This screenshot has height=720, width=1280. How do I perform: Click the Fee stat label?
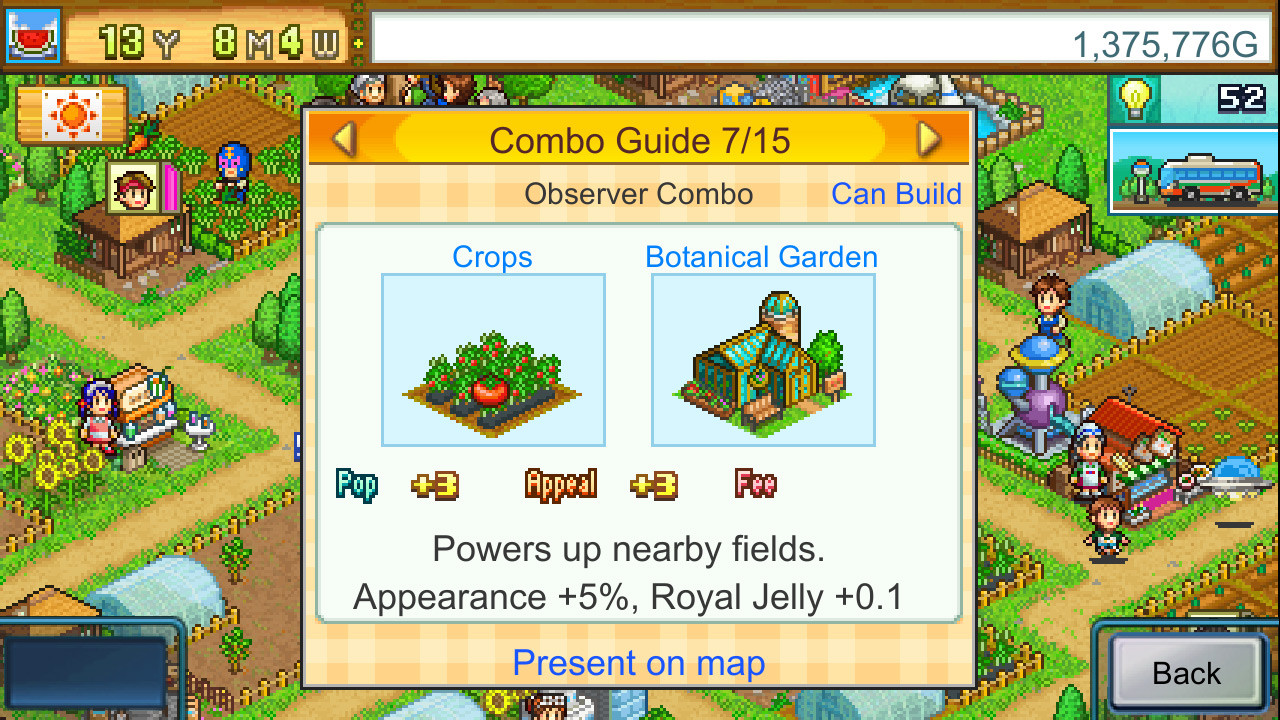point(754,485)
